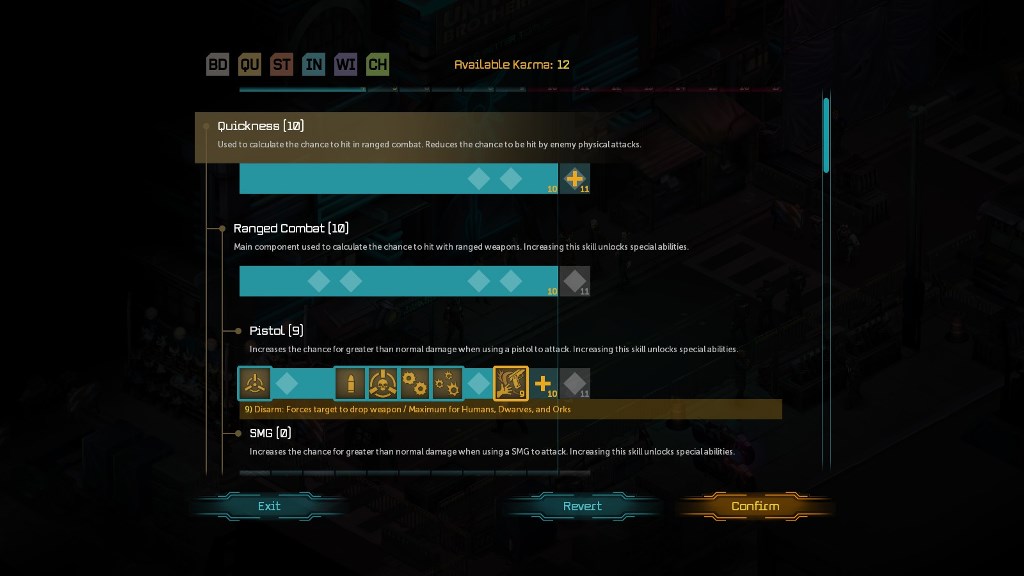Select the ST attribute tab
This screenshot has width=1024, height=576.
pyautogui.click(x=282, y=65)
